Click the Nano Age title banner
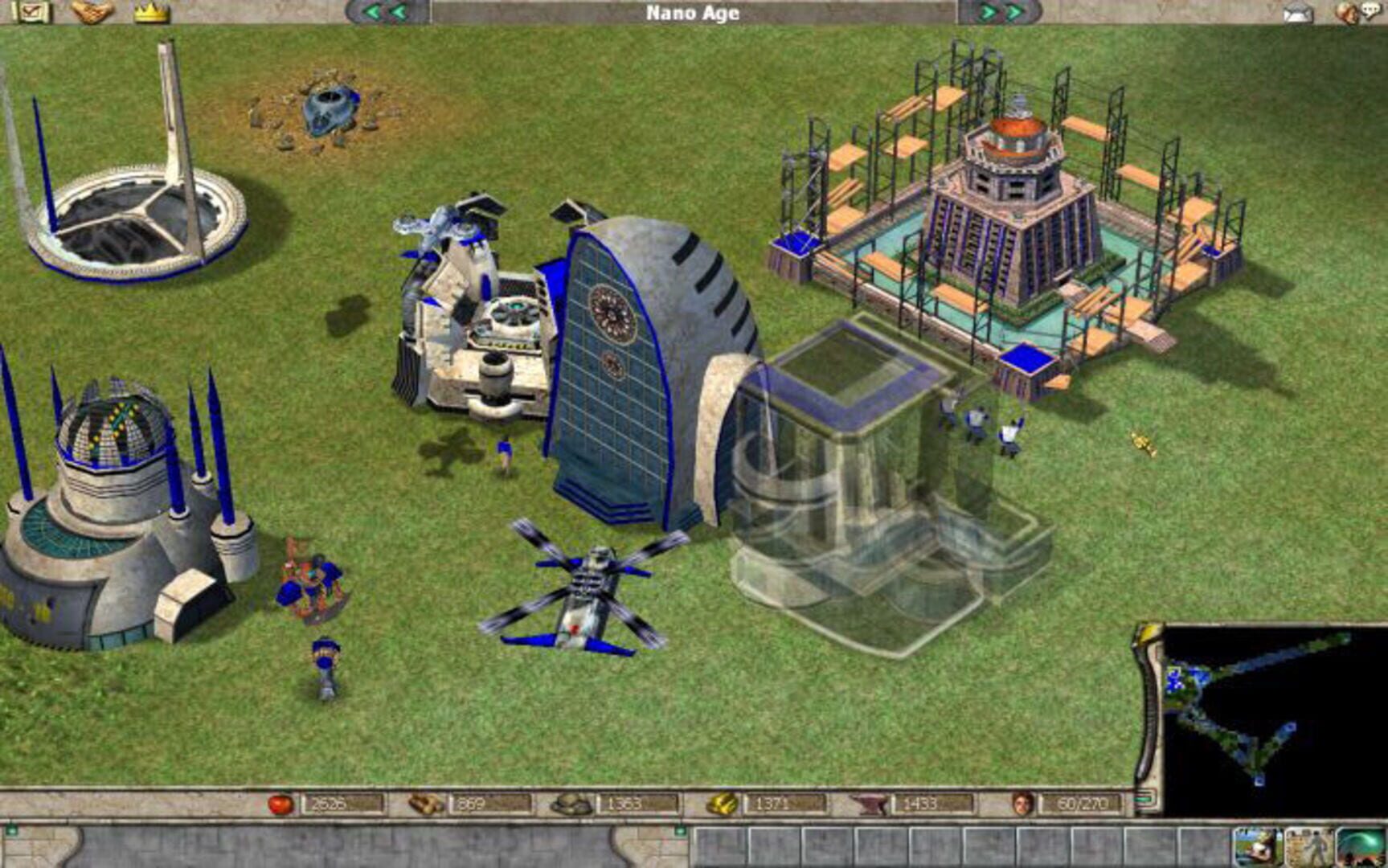This screenshot has height=868, width=1388. [x=694, y=11]
